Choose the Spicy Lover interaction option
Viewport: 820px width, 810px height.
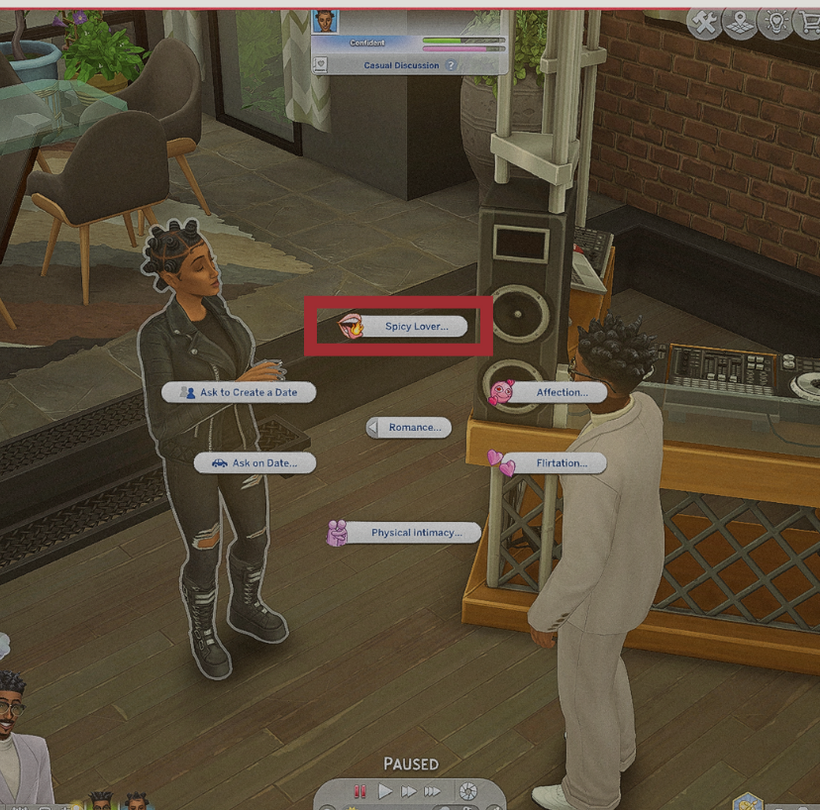(x=416, y=326)
